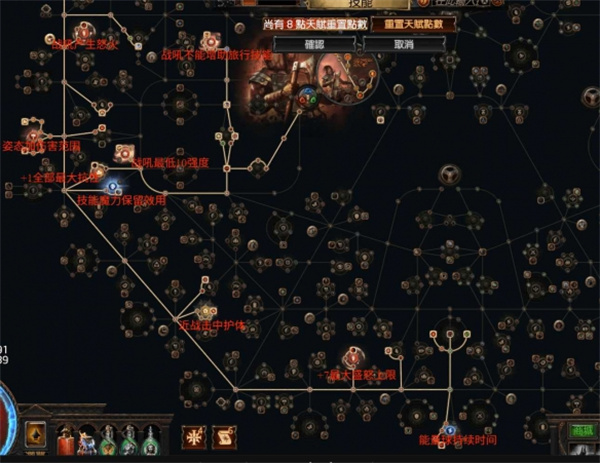This screenshot has height=463, width=600.
Task: Allocate the 近战击中护体 passive node
Action: (206, 312)
